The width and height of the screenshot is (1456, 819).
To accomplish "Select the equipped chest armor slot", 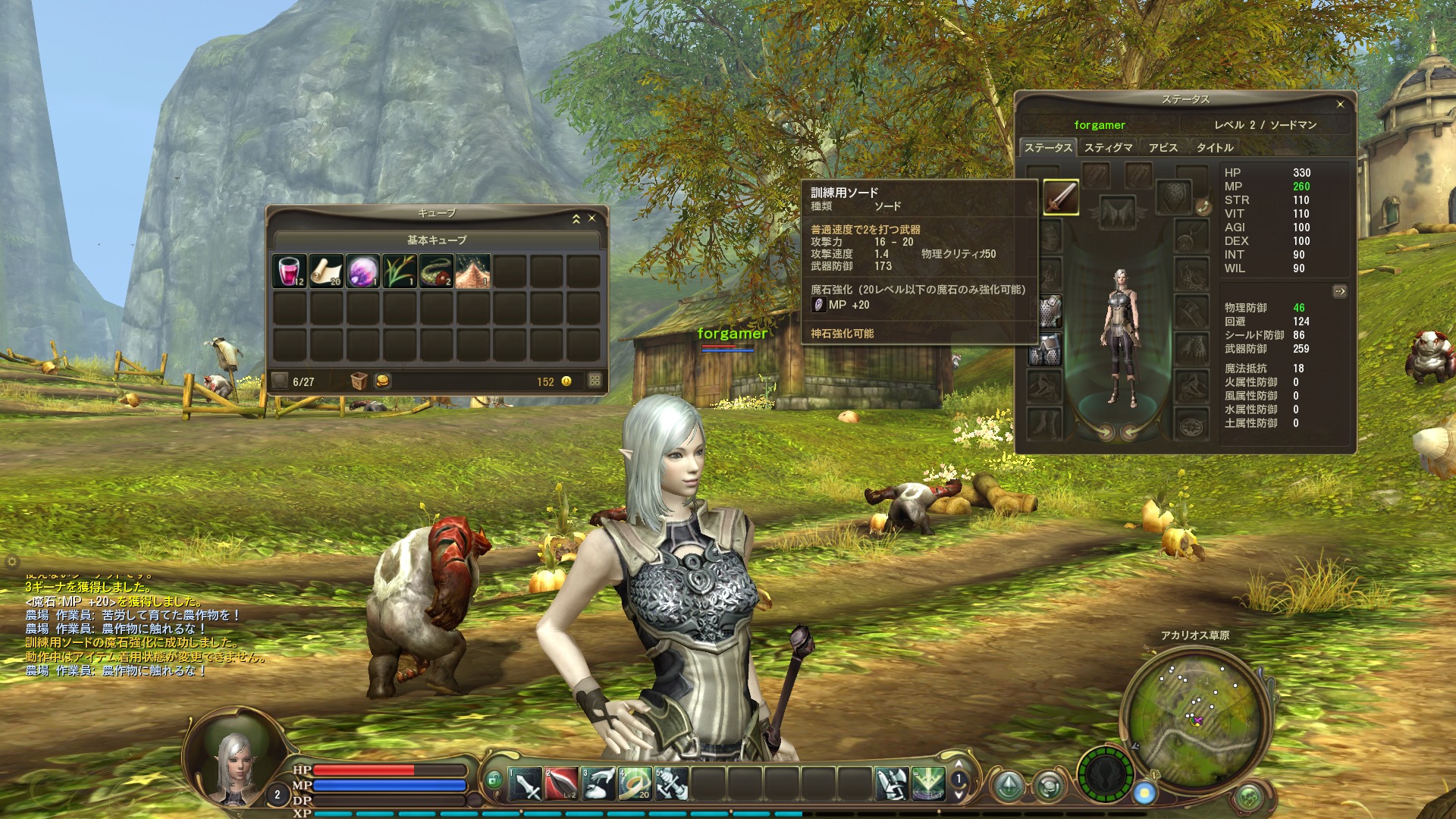I will point(1047,311).
